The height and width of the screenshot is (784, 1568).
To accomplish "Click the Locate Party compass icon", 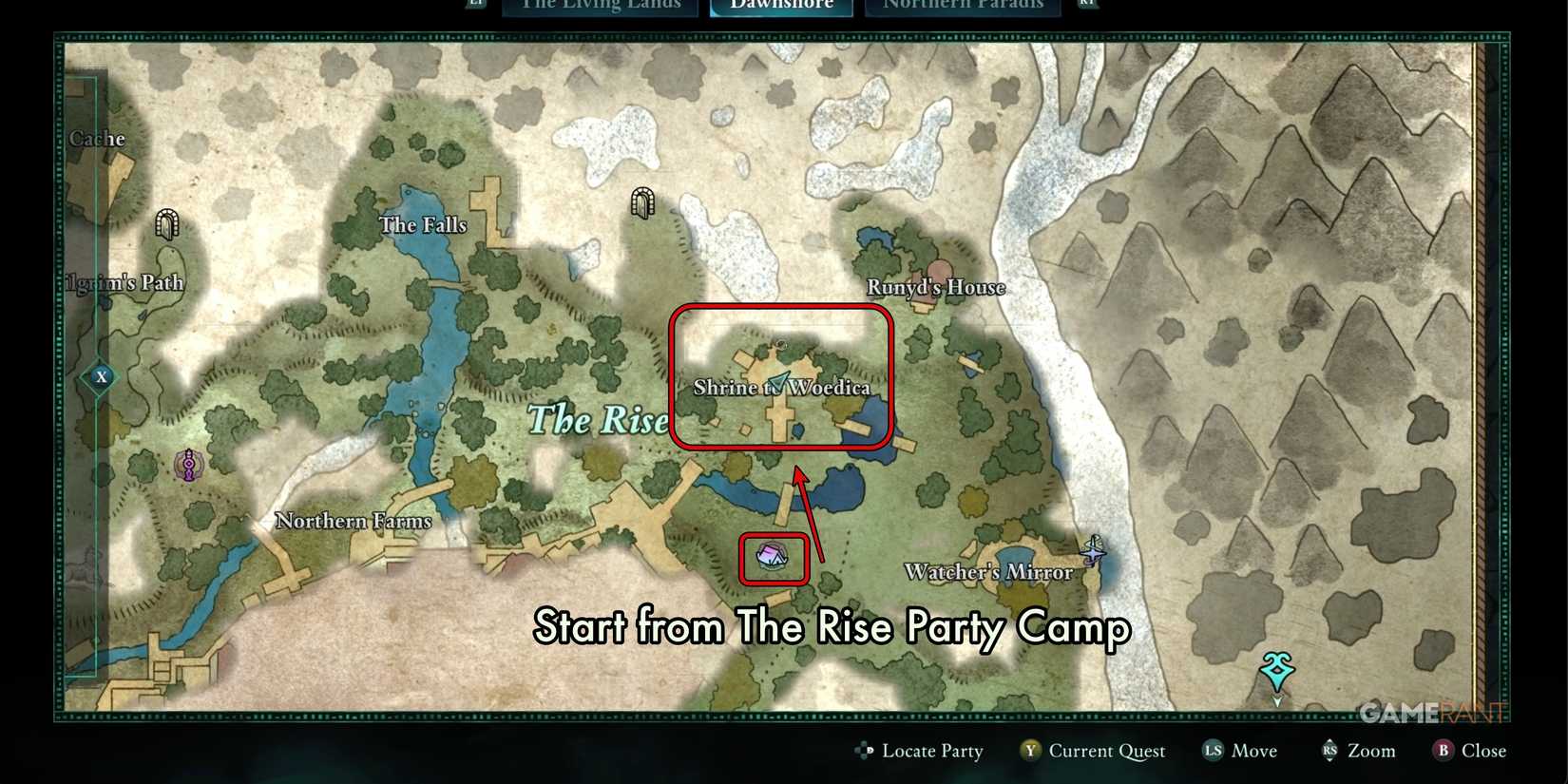I will pos(865,751).
